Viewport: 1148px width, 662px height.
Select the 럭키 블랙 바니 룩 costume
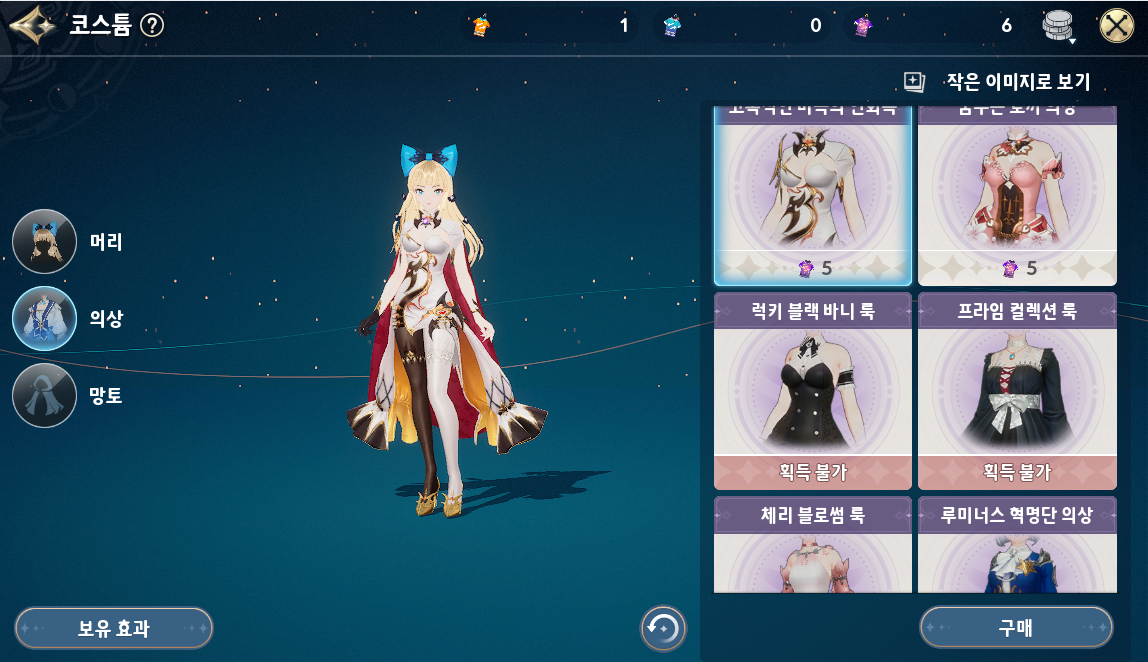(812, 390)
